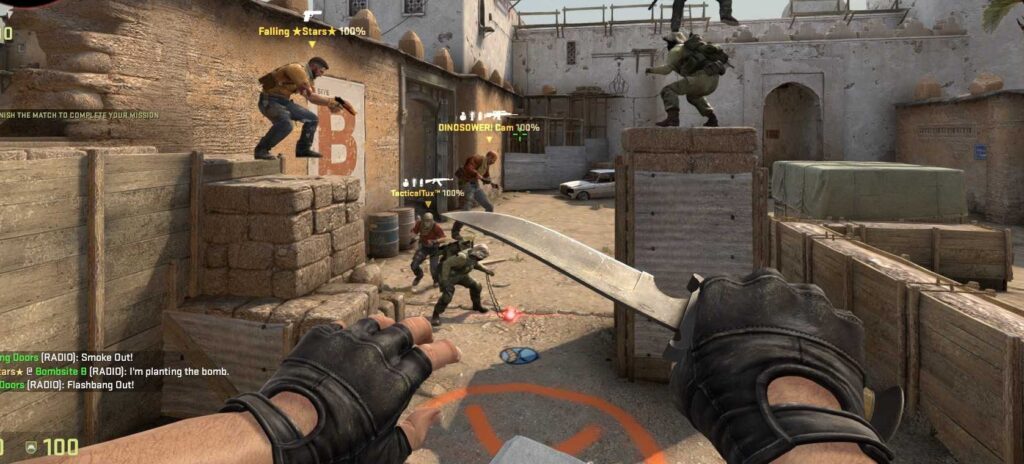Choose the TacticalTux teammate name tag
The image size is (1024, 464).
pyautogui.click(x=427, y=193)
